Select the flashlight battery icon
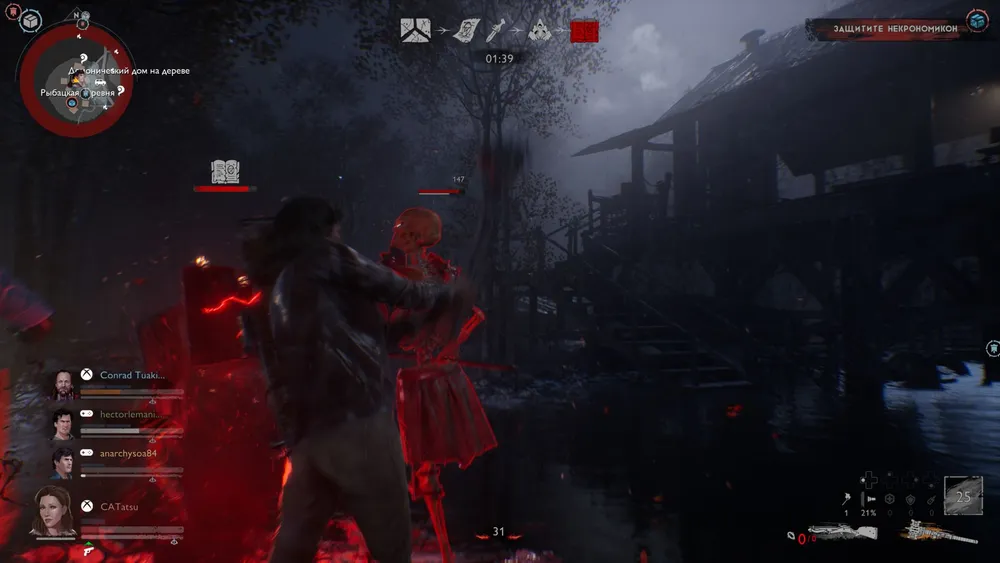The image size is (1000, 563). (x=869, y=498)
